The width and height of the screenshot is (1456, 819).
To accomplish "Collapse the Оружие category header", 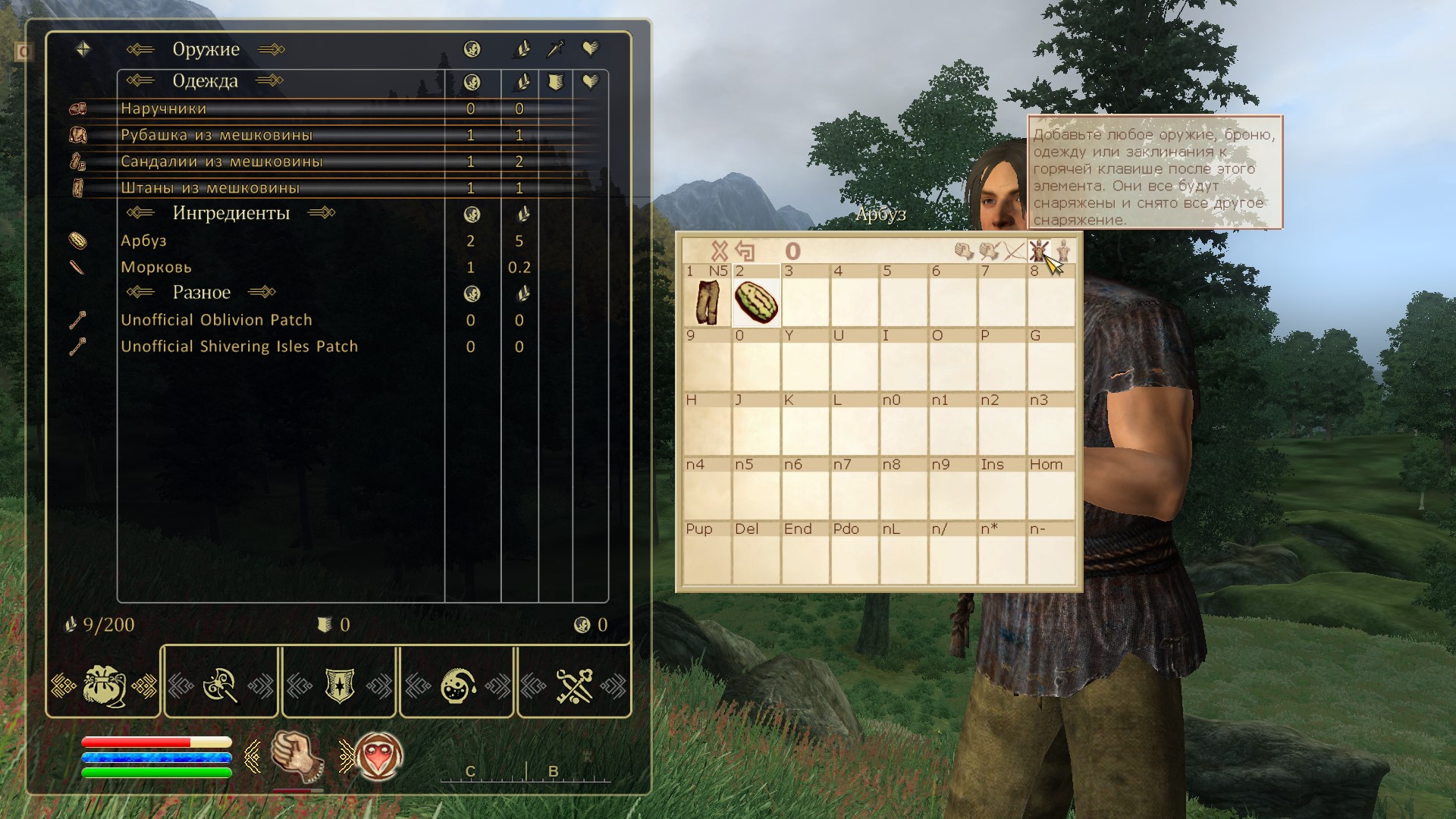I will 206,49.
